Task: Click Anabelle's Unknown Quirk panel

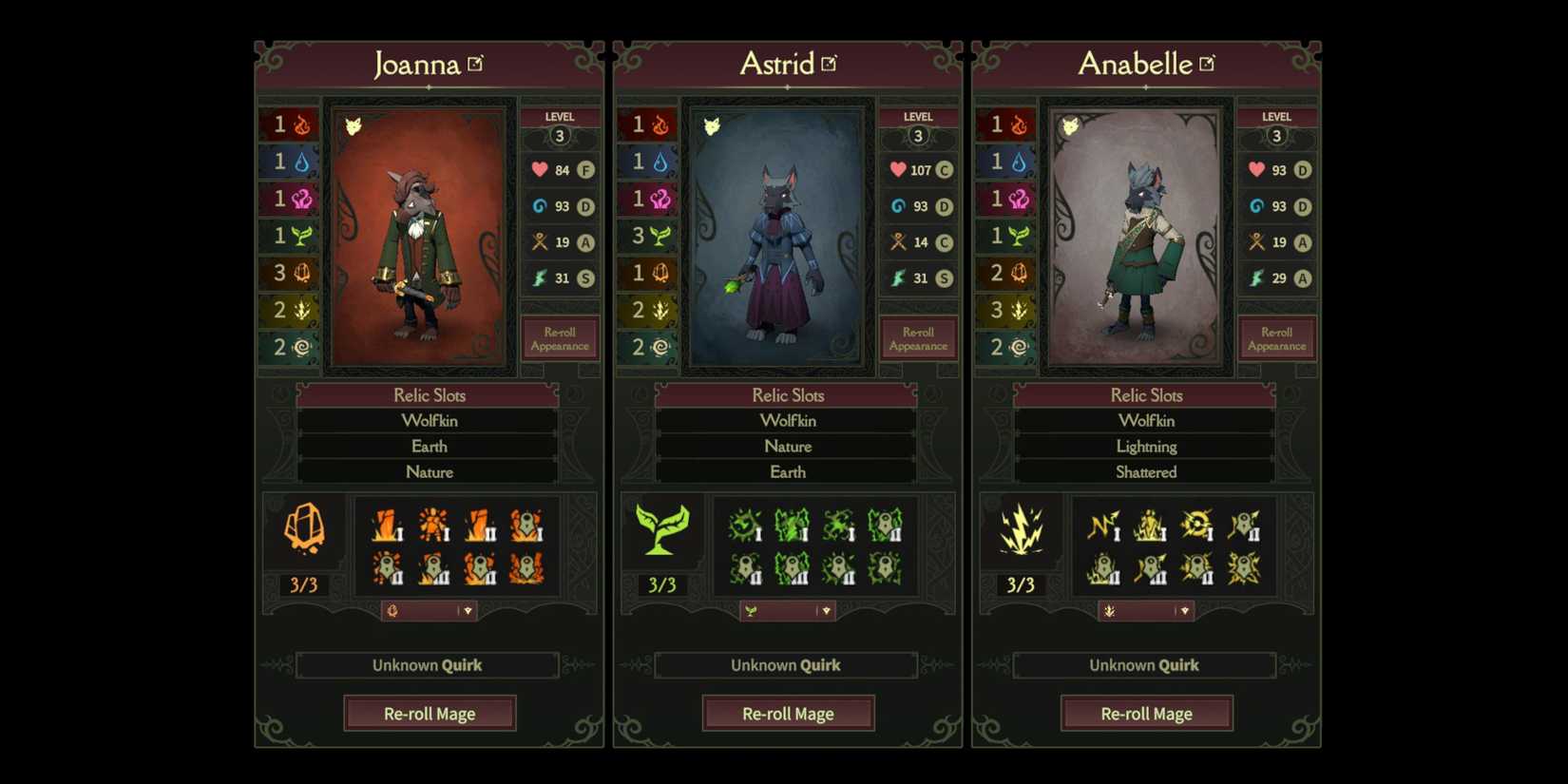Action: click(1143, 665)
